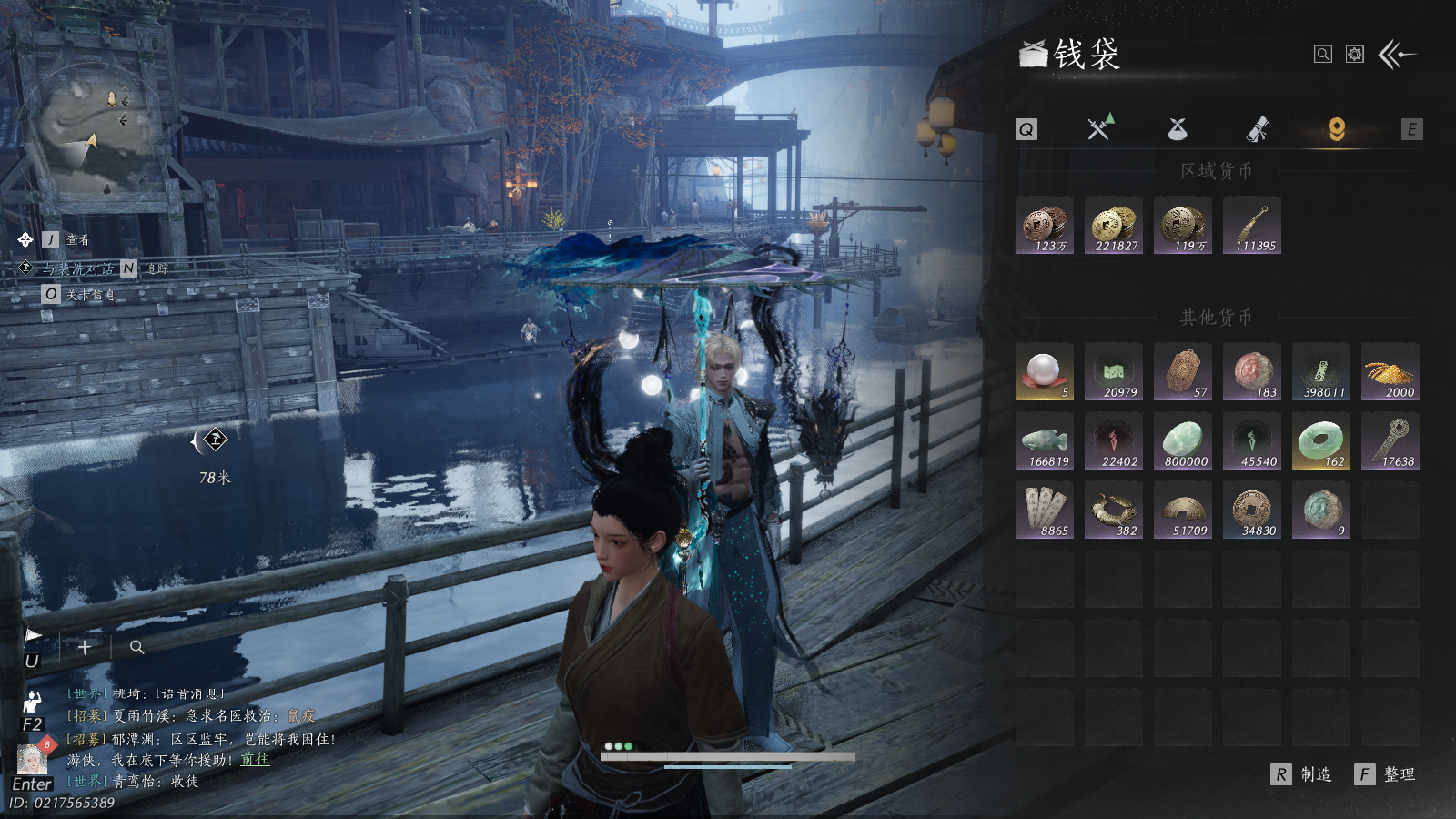This screenshot has height=819, width=1456.
Task: Switch to the crossed swords equipment tab
Action: pyautogui.click(x=1100, y=128)
